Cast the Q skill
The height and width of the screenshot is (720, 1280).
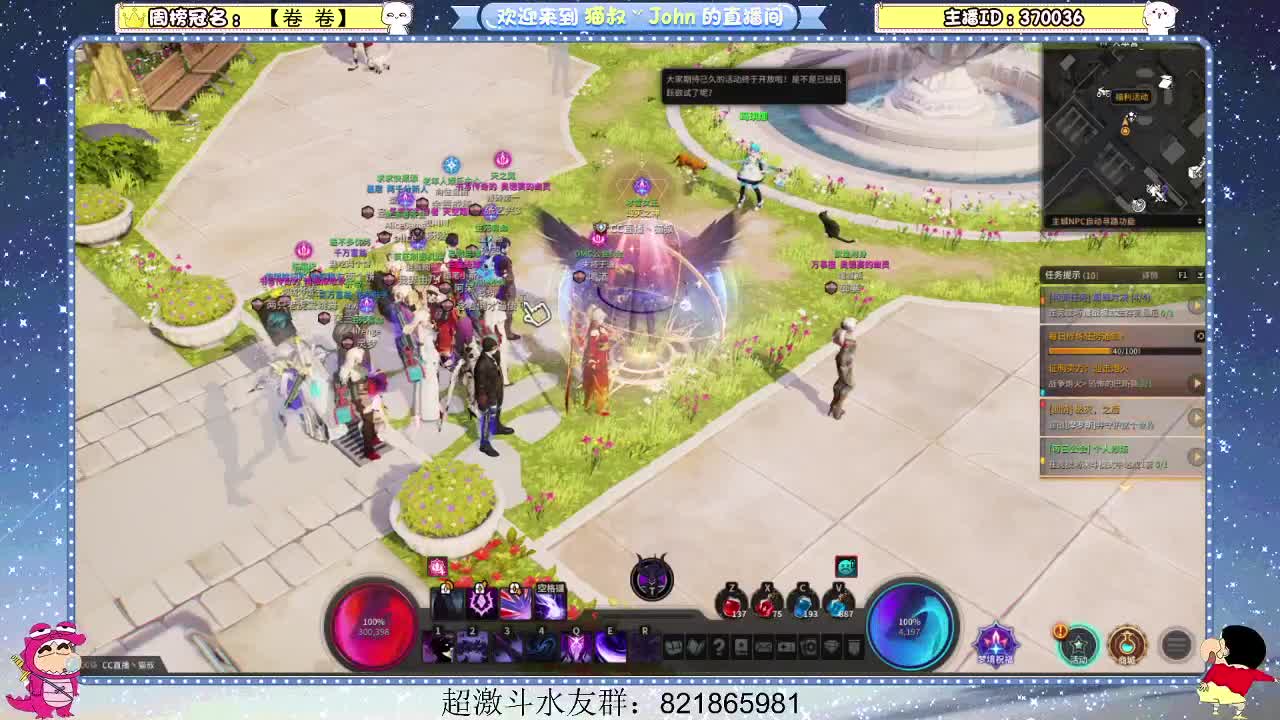576,644
